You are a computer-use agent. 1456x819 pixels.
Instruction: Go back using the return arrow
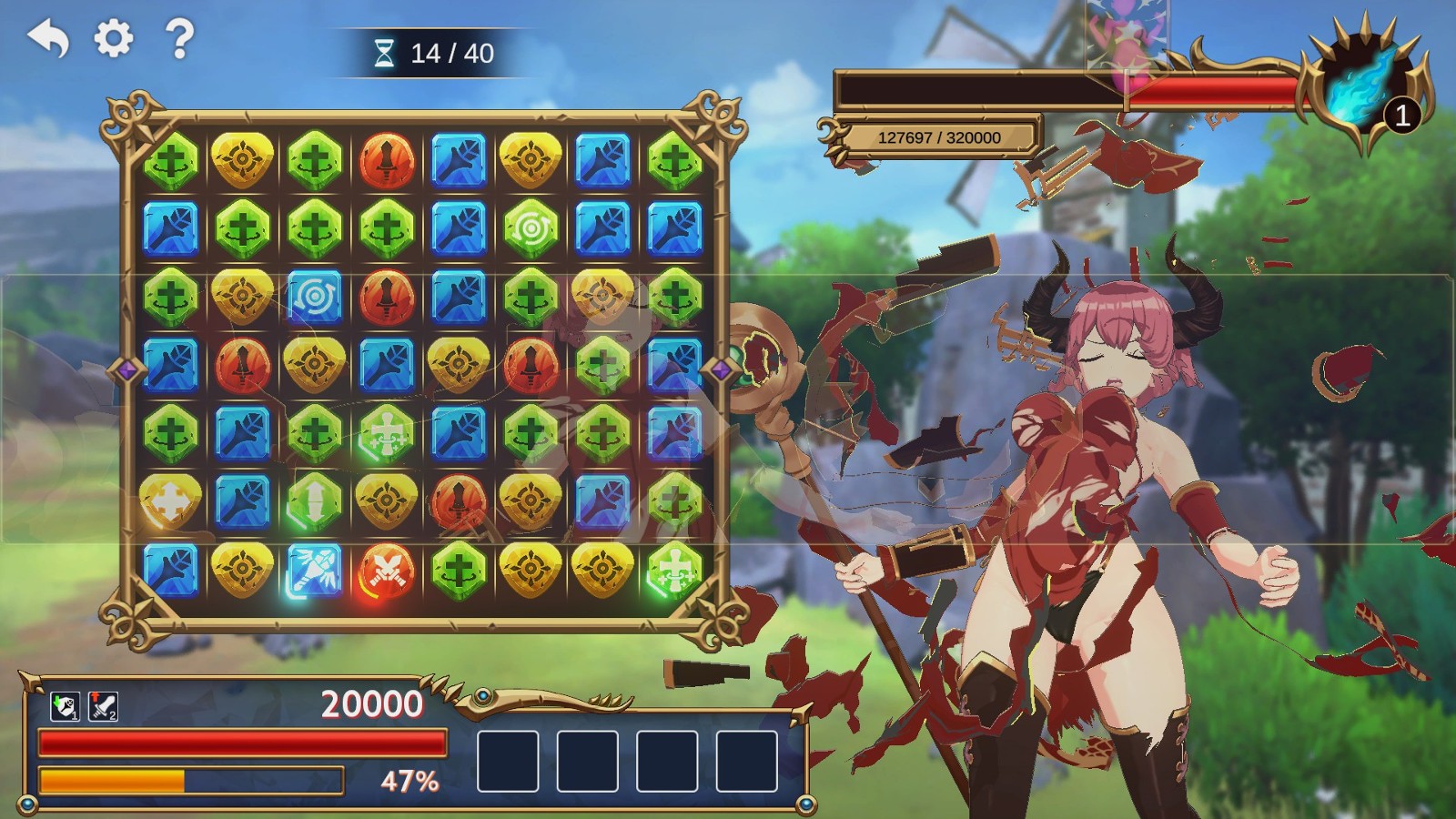coord(48,39)
